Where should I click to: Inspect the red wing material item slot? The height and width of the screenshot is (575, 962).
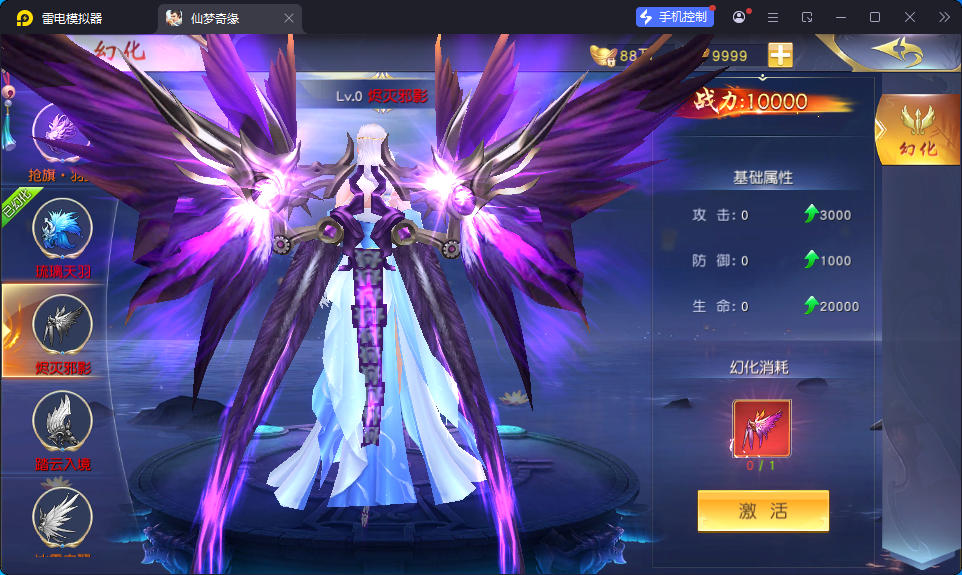tap(762, 428)
